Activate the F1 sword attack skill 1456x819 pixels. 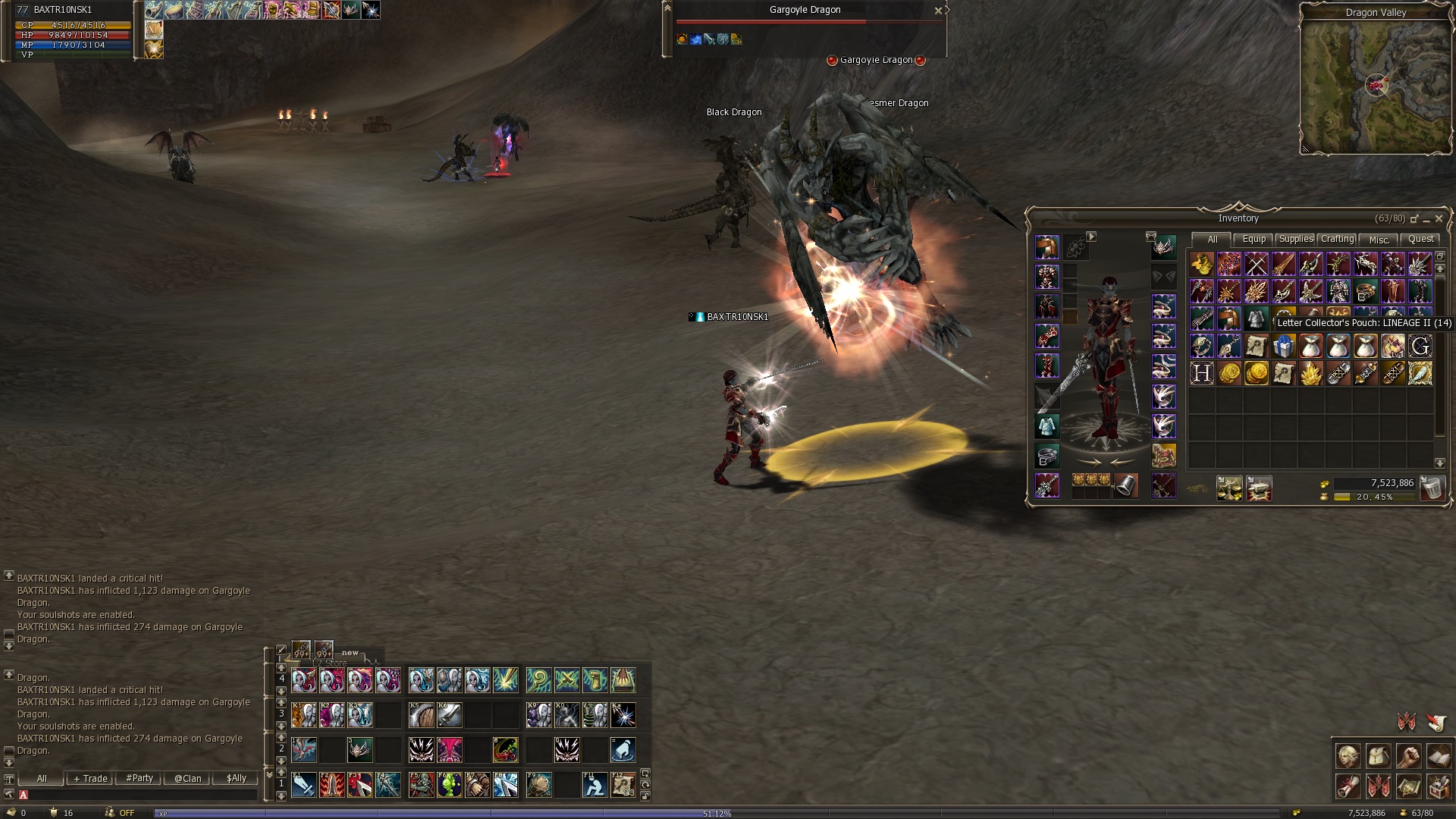(x=303, y=785)
